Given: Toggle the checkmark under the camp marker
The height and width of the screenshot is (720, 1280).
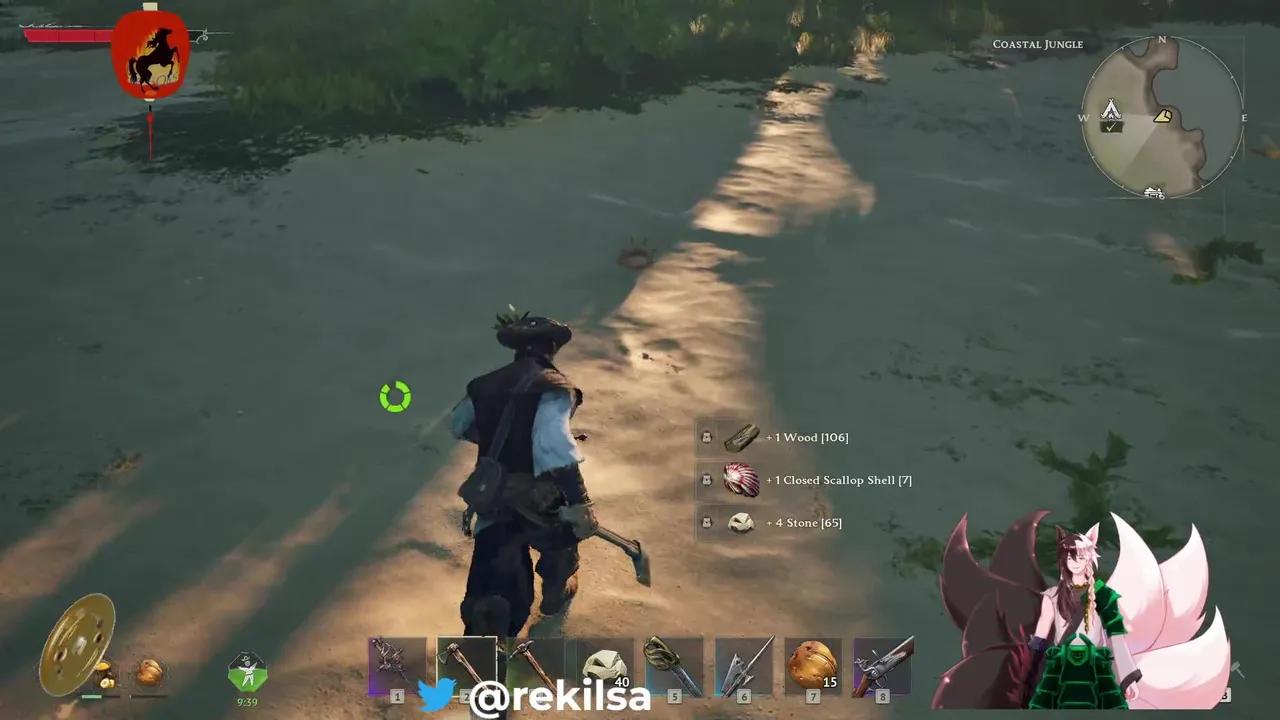Looking at the screenshot, I should (x=1113, y=128).
